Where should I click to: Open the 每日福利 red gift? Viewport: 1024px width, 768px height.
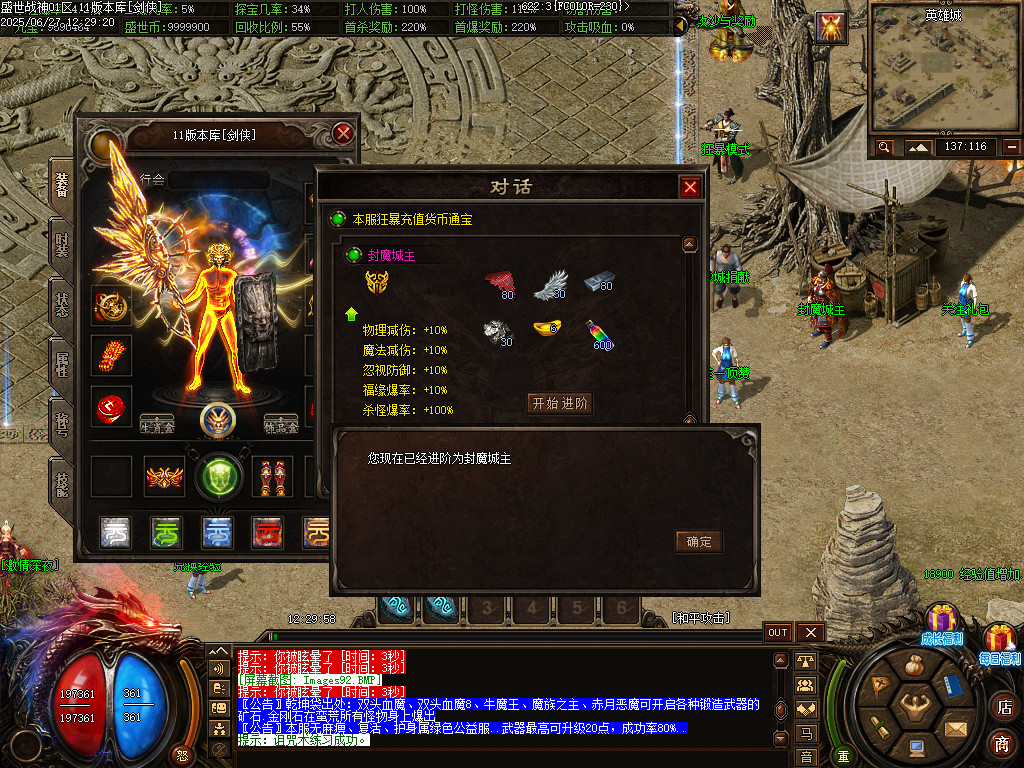click(x=999, y=641)
